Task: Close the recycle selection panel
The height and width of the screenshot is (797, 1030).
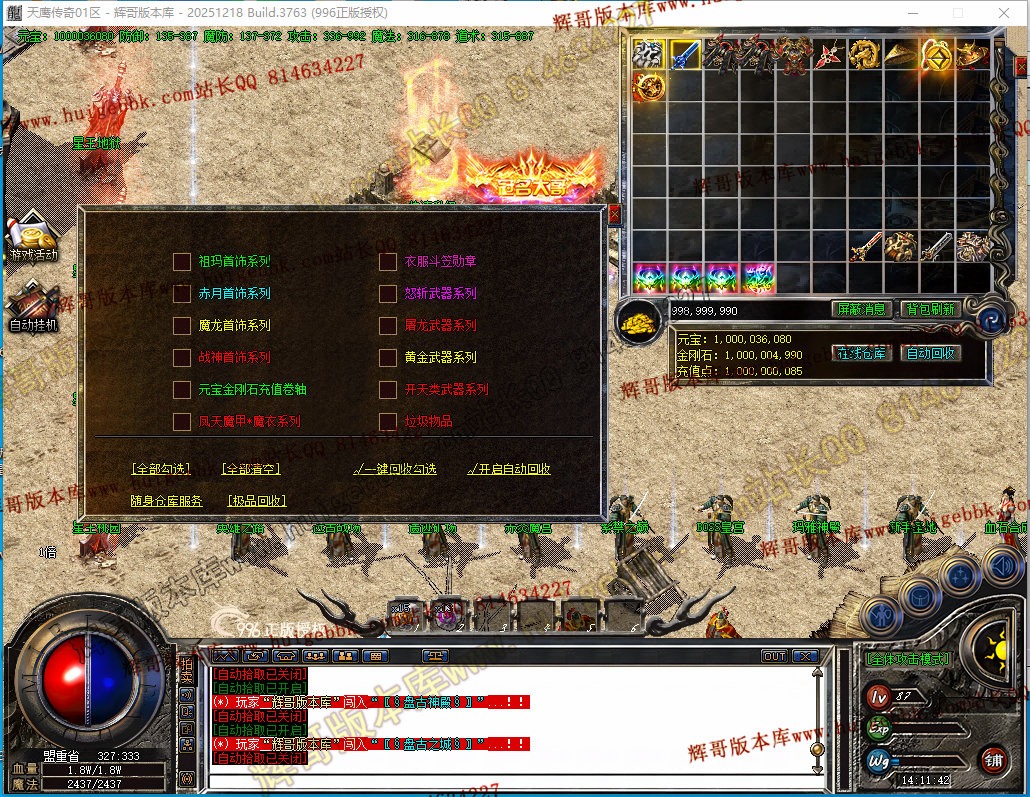Action: click(614, 214)
